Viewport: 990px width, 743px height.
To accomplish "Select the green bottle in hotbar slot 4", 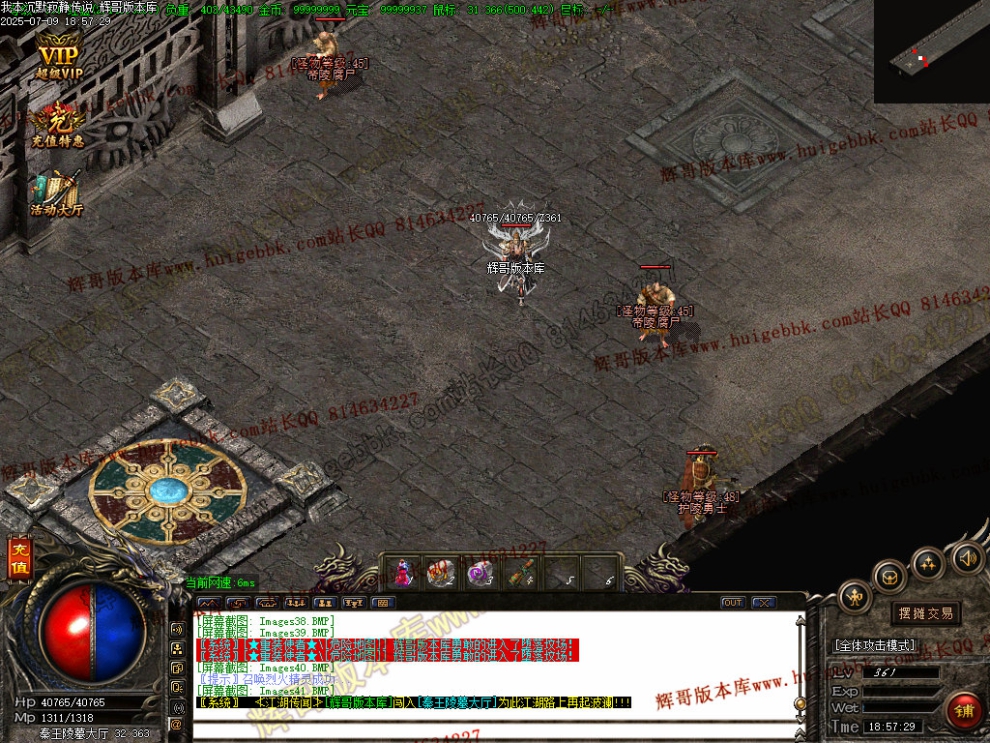I will click(519, 573).
